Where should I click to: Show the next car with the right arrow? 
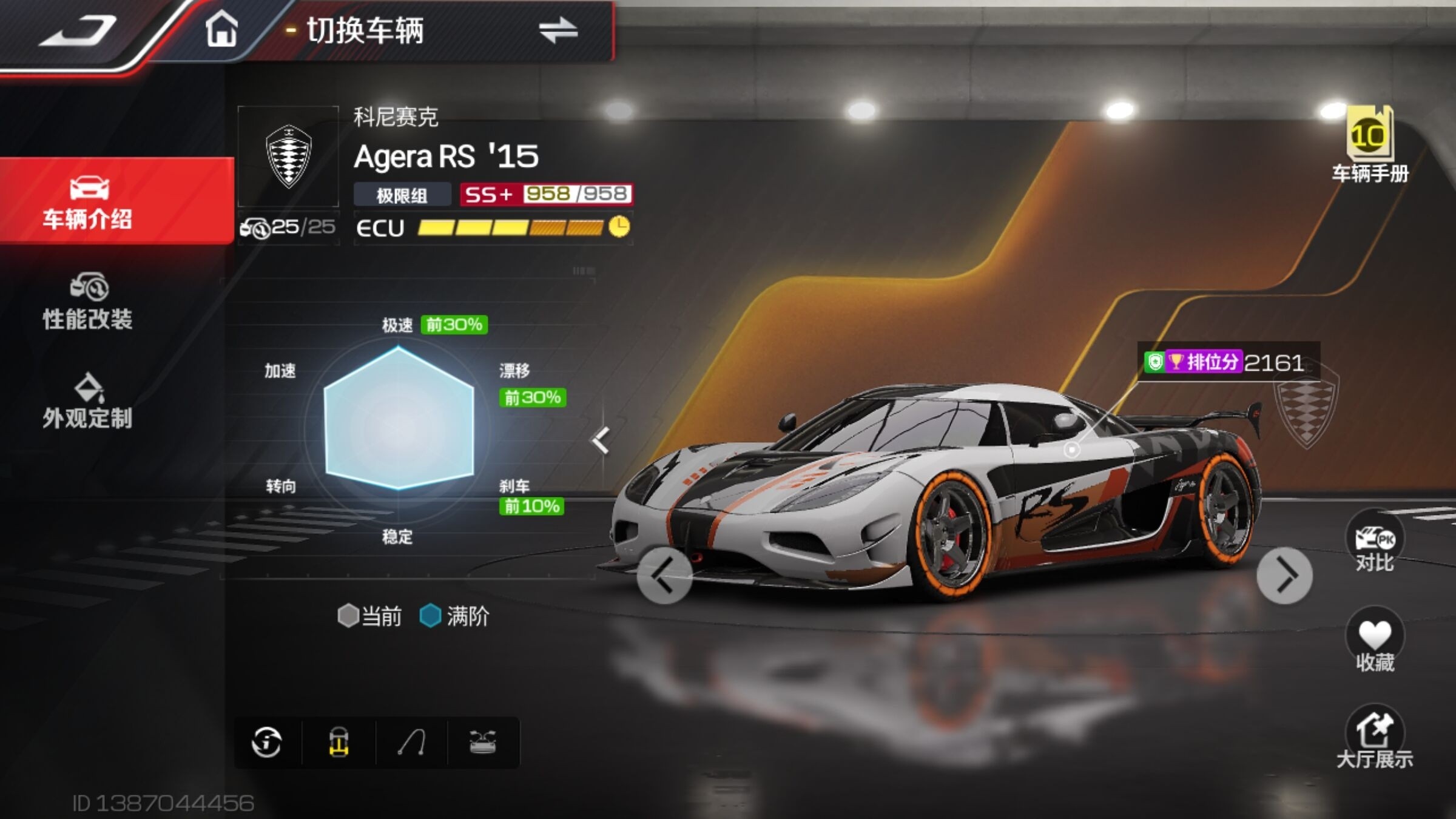click(1284, 576)
